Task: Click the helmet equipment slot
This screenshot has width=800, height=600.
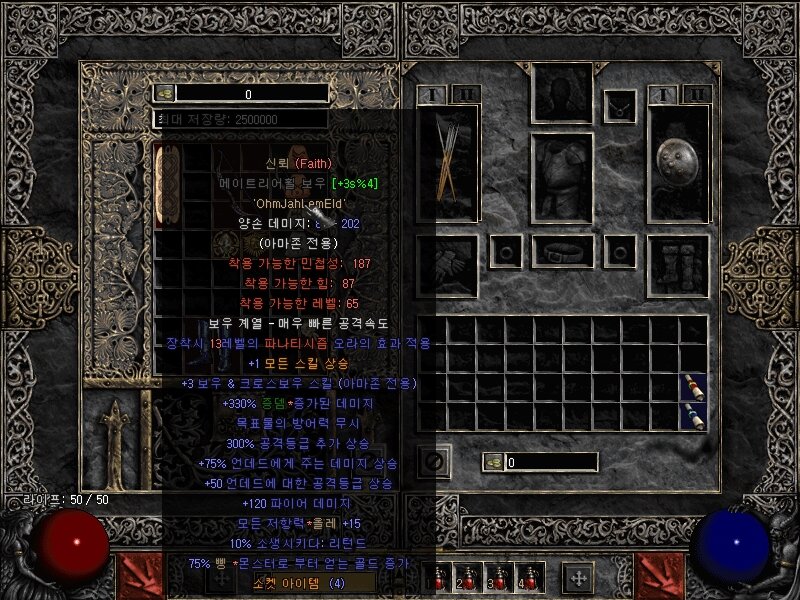Action: (x=562, y=95)
